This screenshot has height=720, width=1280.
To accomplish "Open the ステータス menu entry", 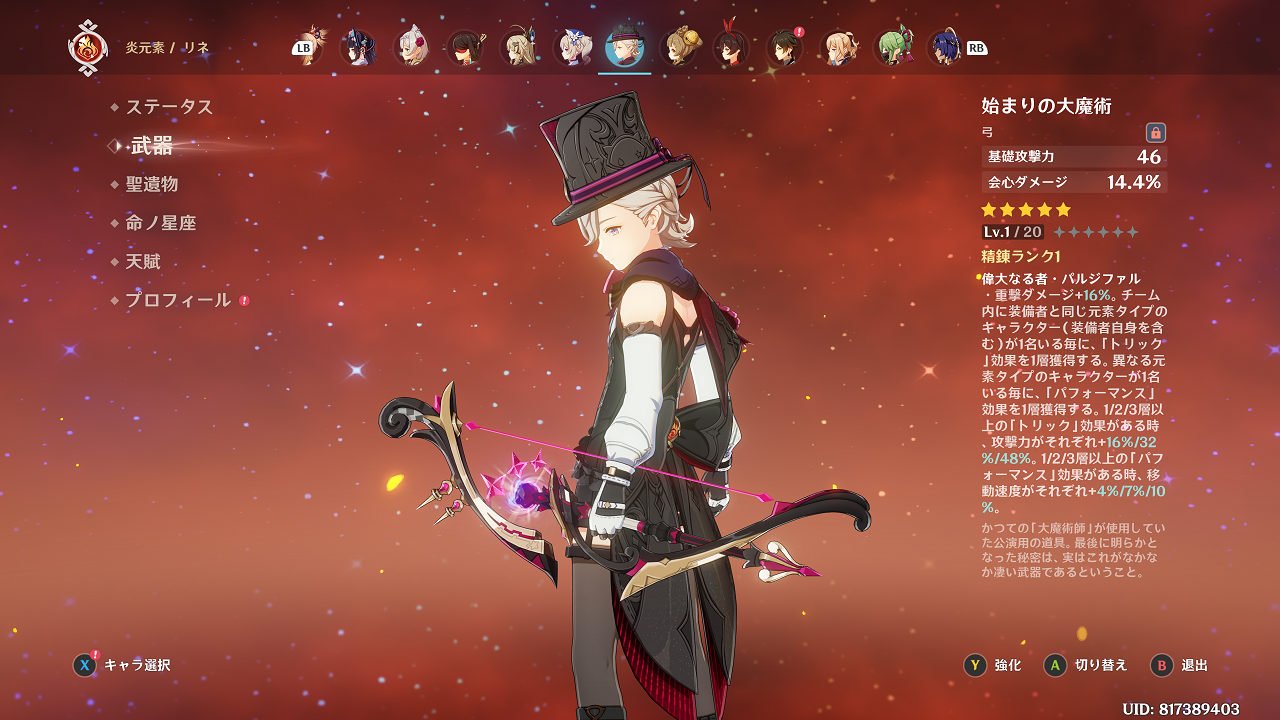I will point(168,107).
